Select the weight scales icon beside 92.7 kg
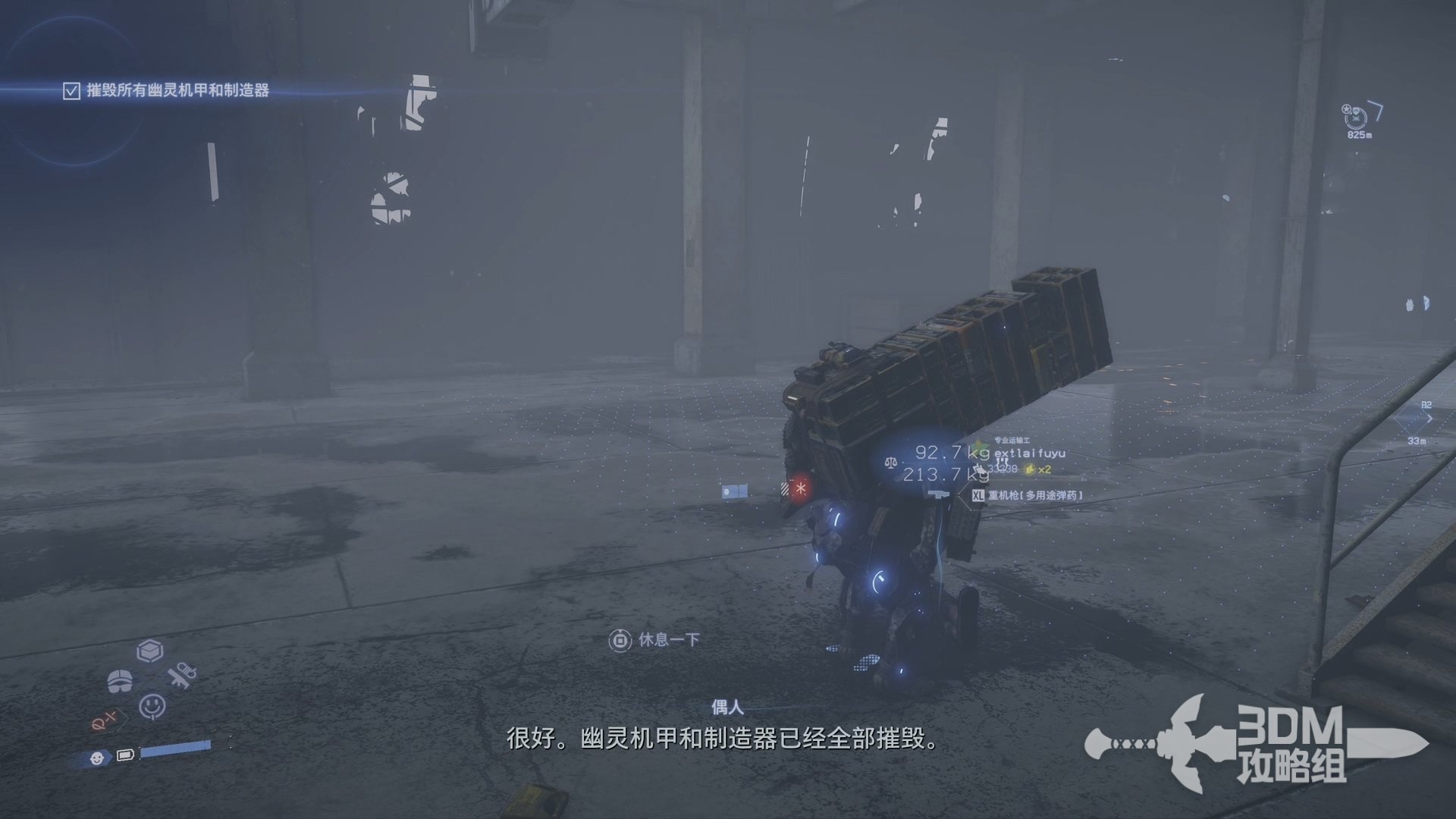Viewport: 1456px width, 819px height. [890, 463]
